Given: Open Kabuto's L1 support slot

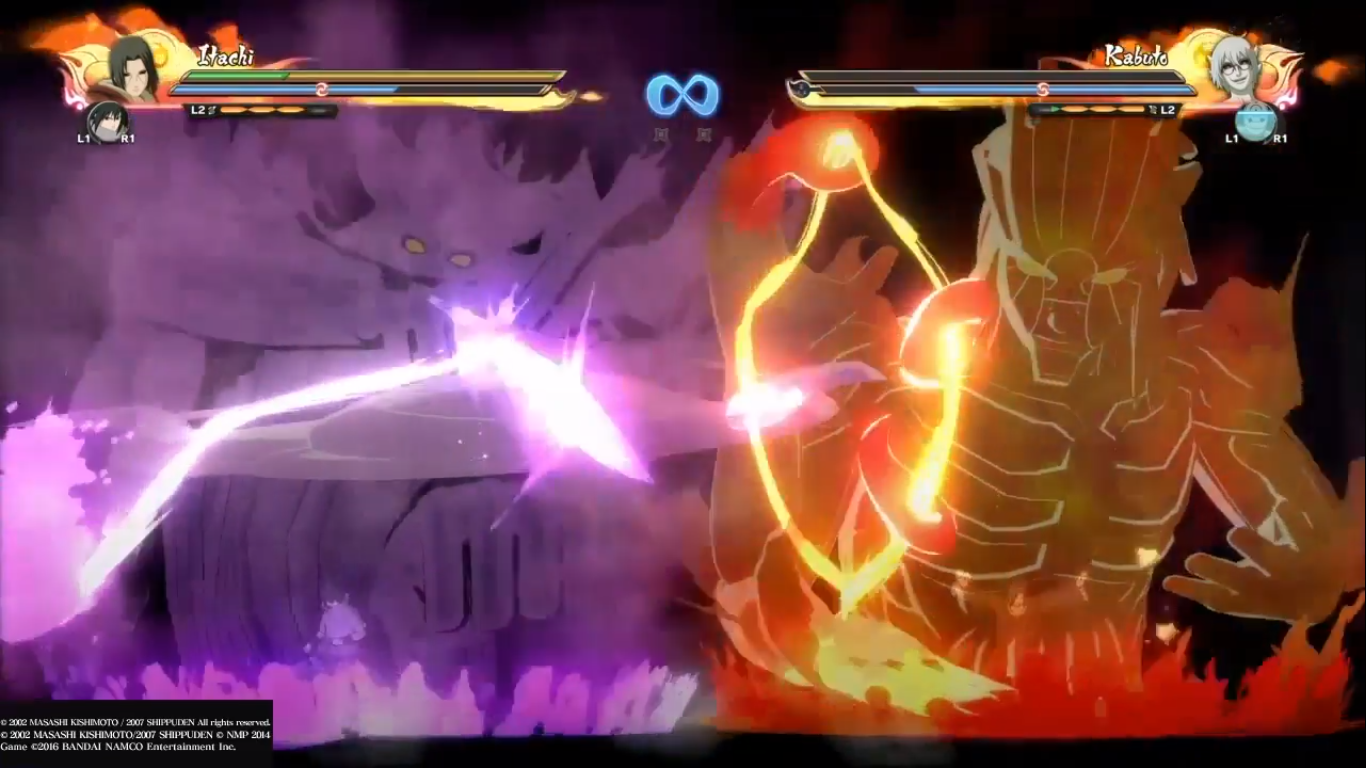Looking at the screenshot, I should [x=1231, y=139].
